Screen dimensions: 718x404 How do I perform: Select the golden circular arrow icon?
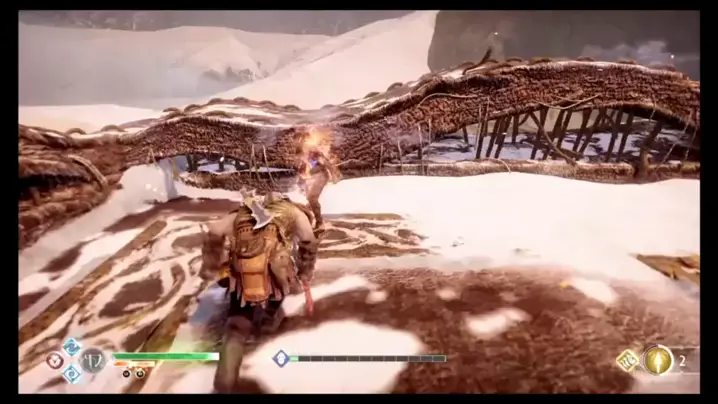tap(657, 359)
